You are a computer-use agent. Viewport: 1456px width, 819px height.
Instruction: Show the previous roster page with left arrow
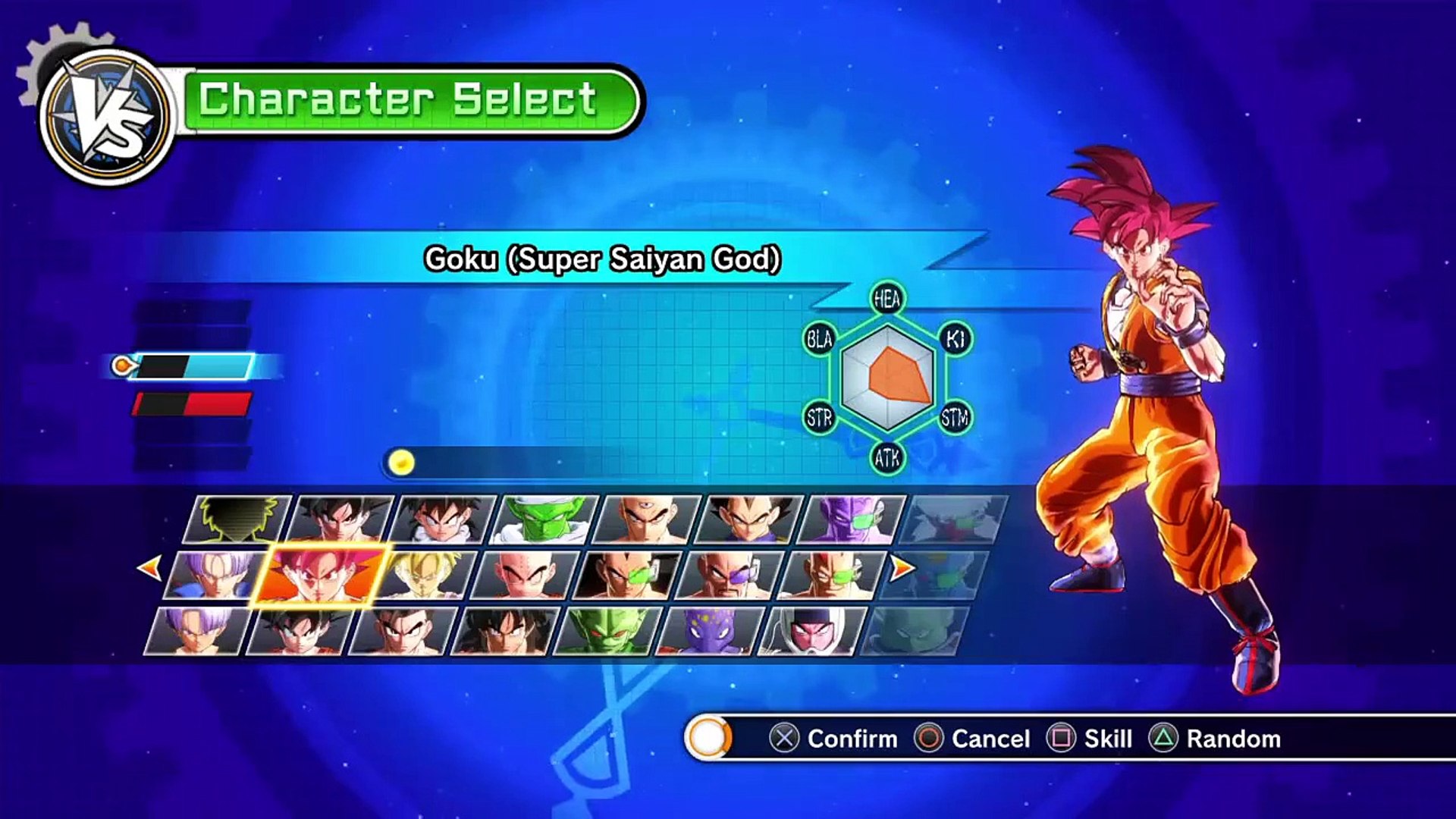coord(149,567)
